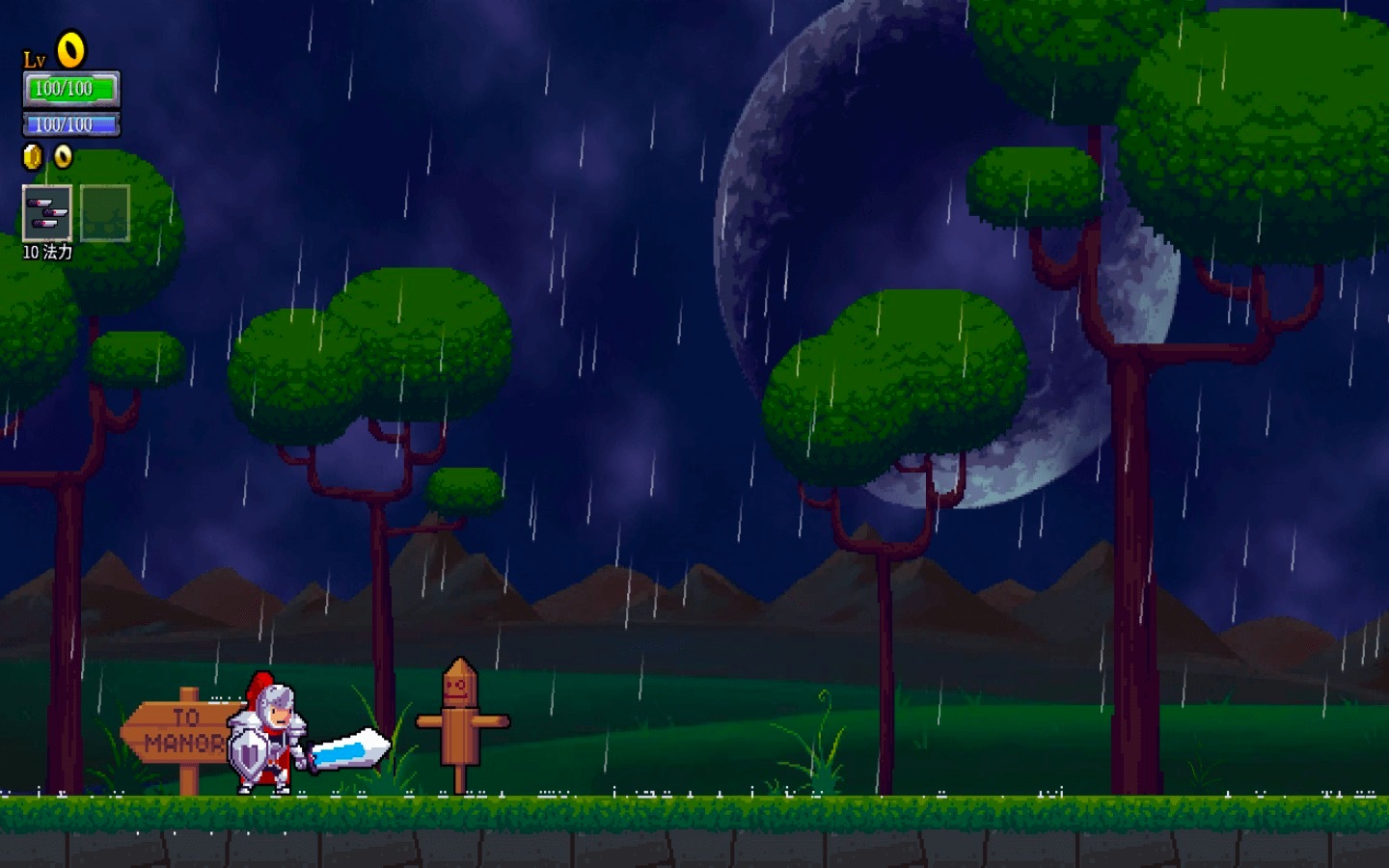The width and height of the screenshot is (1389, 868).
Task: Select the triple dagger spell slot
Action: pos(46,212)
